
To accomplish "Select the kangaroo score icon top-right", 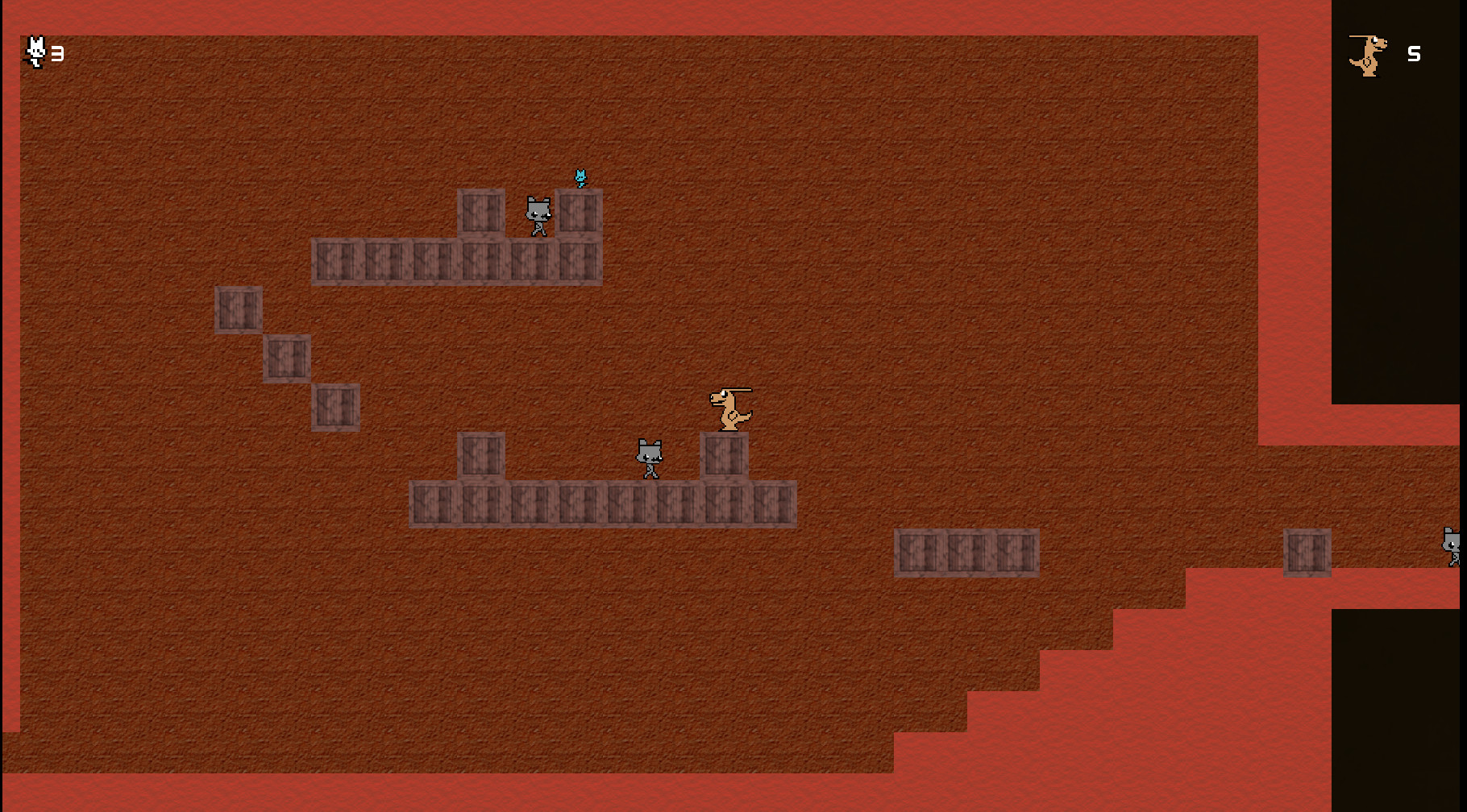I will (1369, 55).
